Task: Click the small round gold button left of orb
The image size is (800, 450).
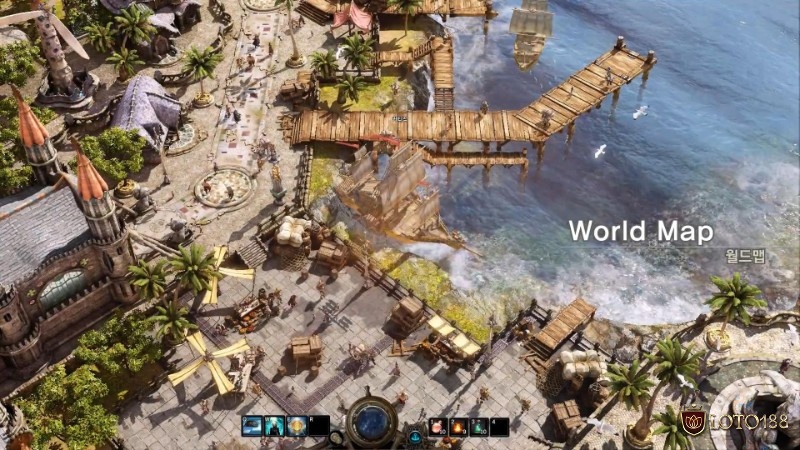Action: tap(336, 436)
